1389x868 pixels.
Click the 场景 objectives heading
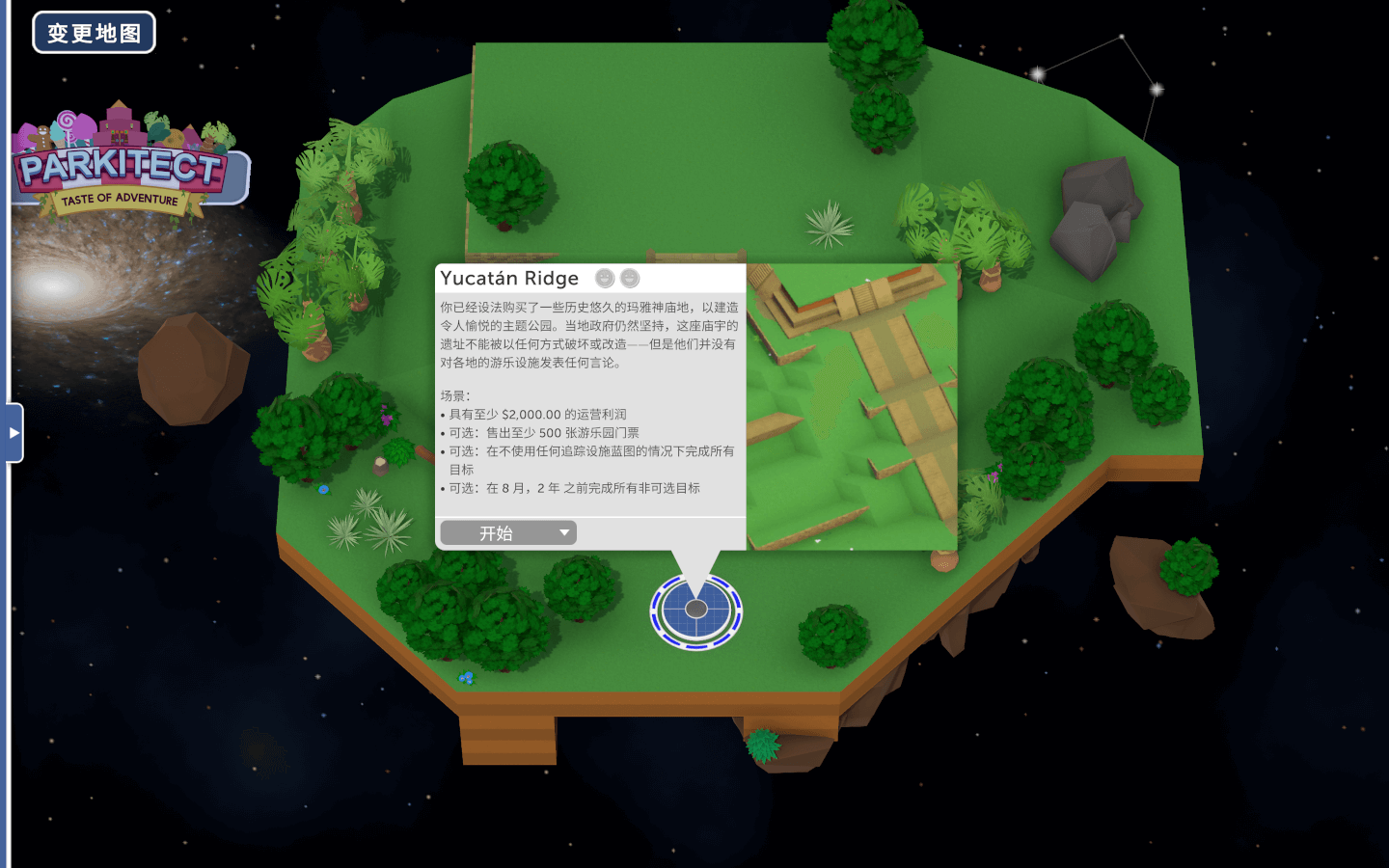(x=454, y=395)
